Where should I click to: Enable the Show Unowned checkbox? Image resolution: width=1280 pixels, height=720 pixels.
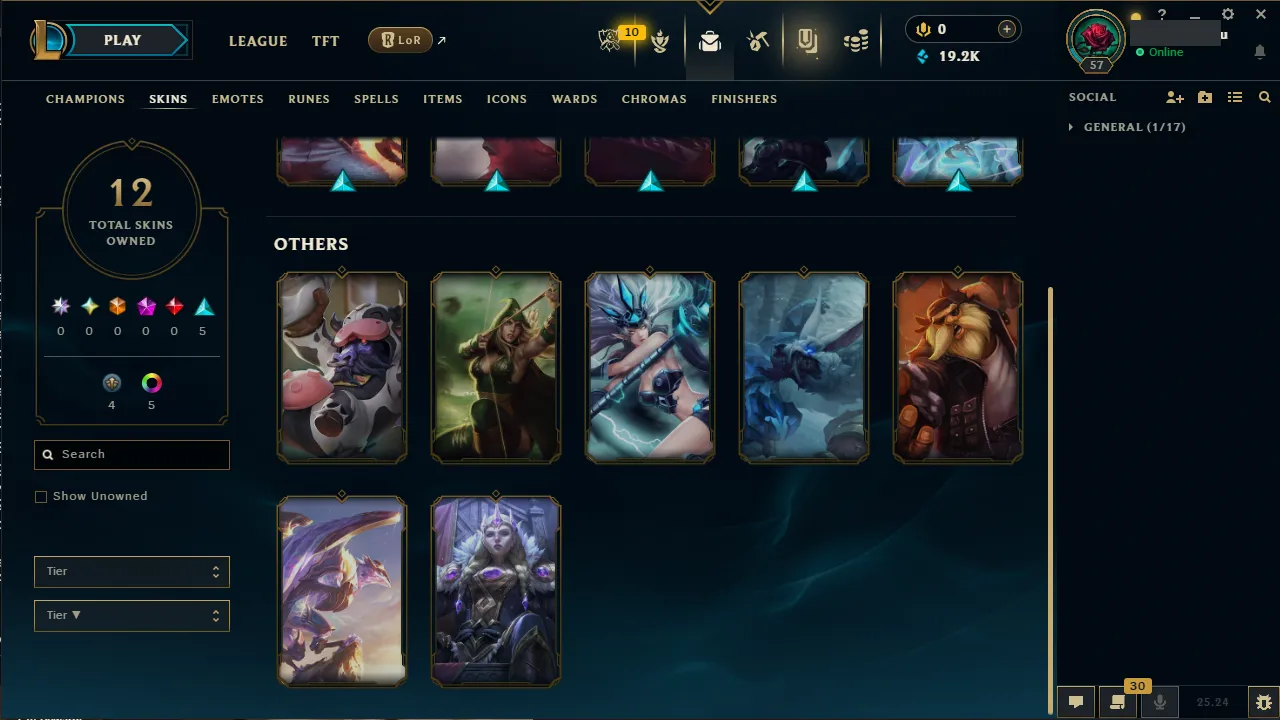[41, 496]
